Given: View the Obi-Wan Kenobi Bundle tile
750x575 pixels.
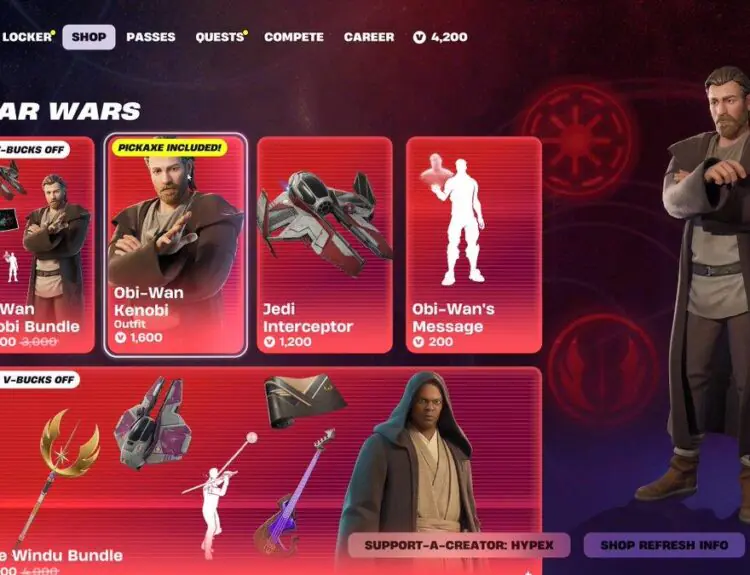Looking at the screenshot, I should (46, 245).
